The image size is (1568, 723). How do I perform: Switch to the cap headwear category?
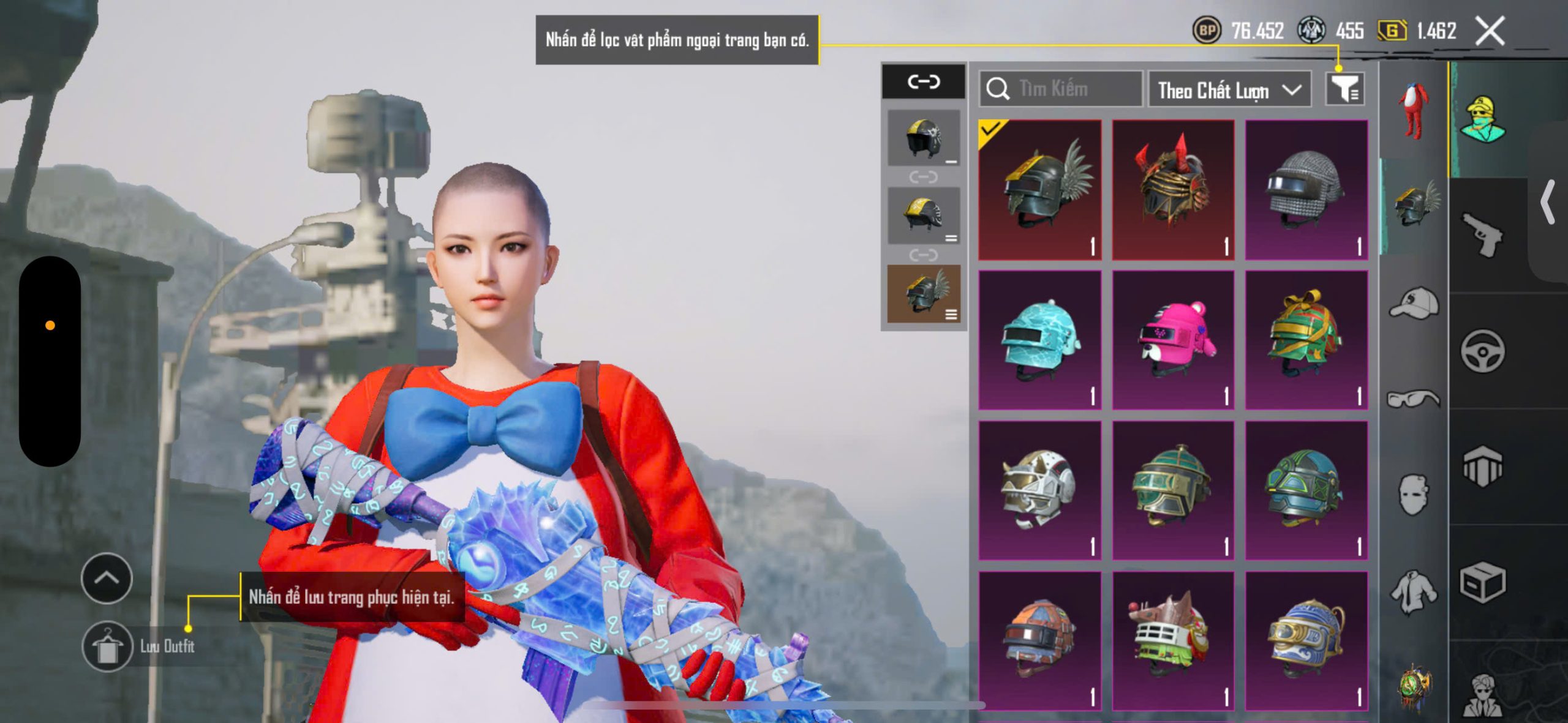[x=1414, y=304]
